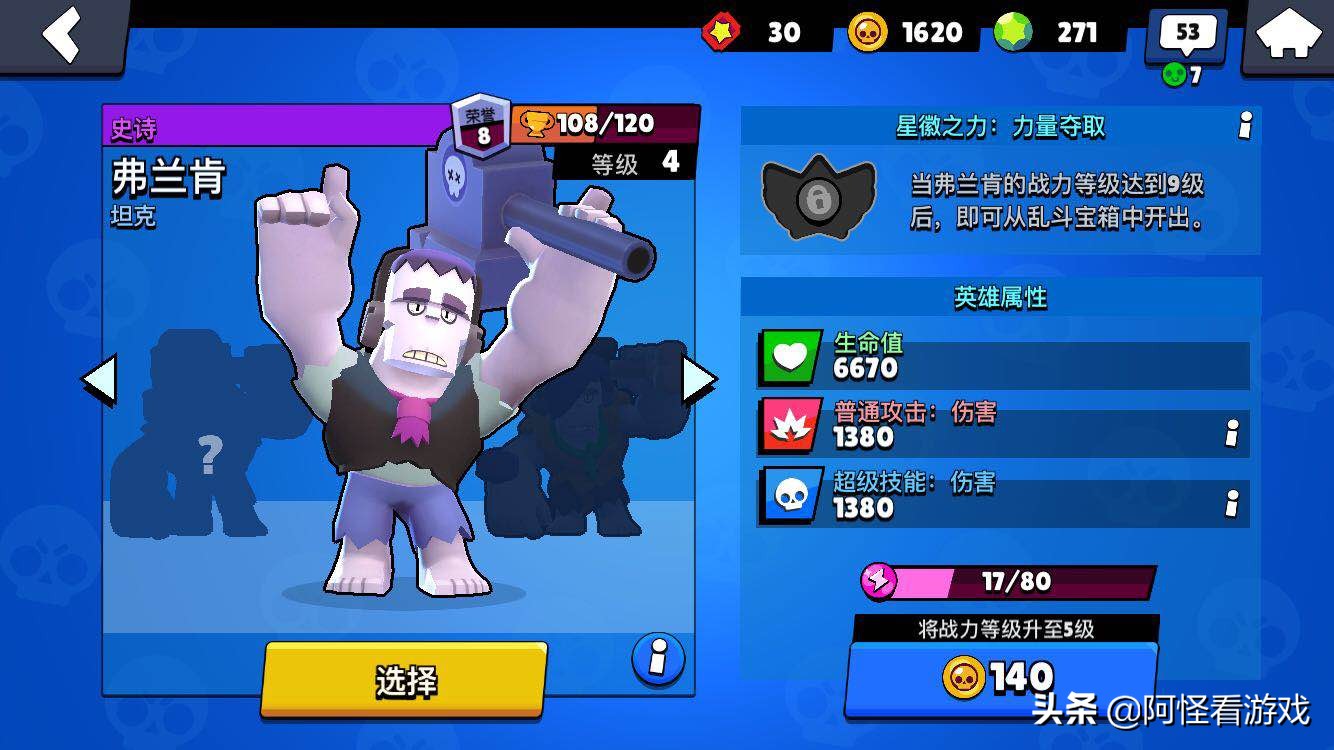Show info for 普通攻击 damage
Viewport: 1334px width, 750px height.
[x=1232, y=433]
